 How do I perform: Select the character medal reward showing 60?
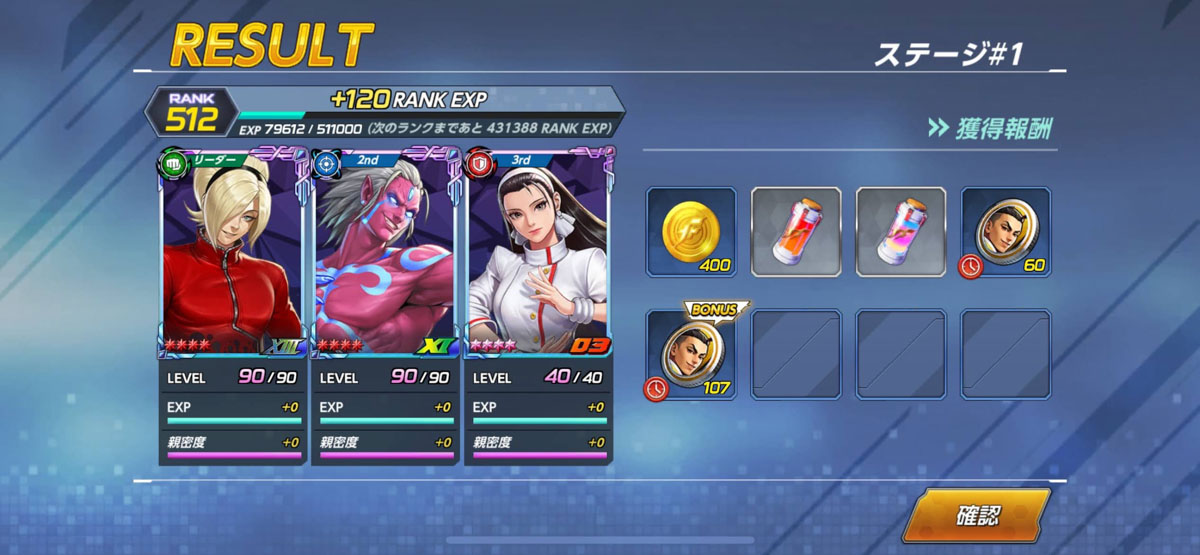[x=1006, y=232]
